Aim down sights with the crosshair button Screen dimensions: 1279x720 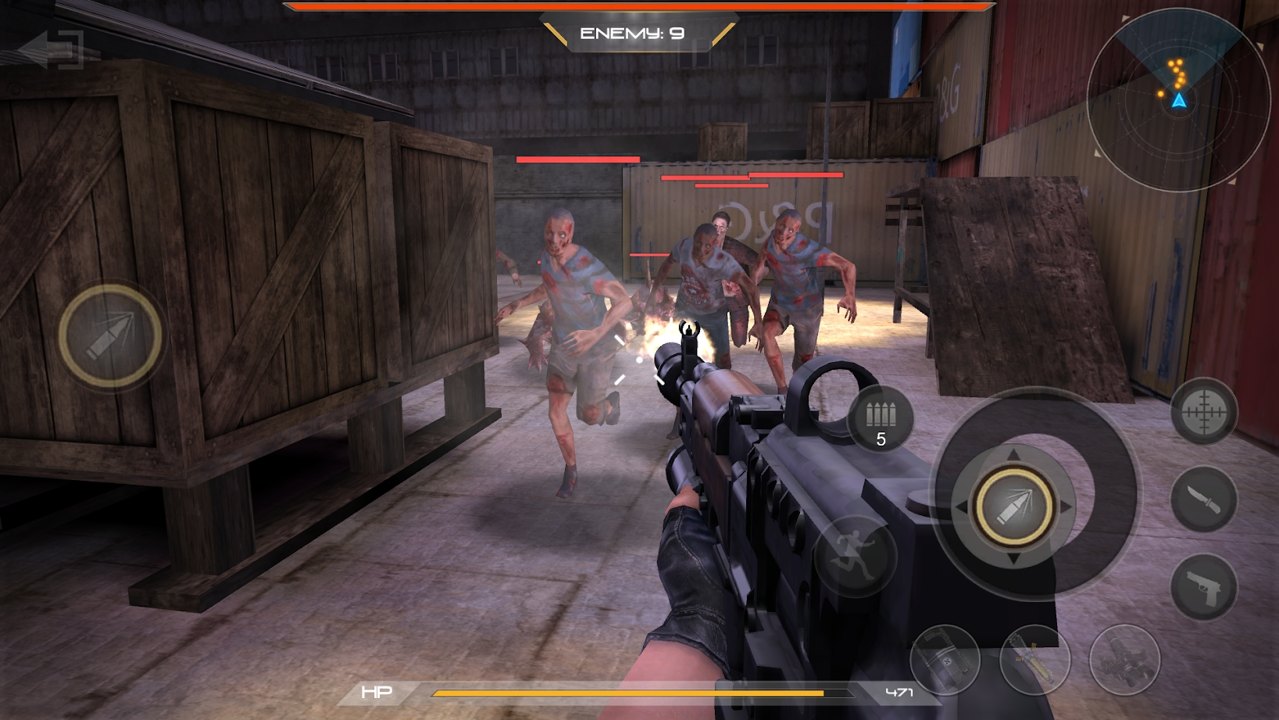pos(1204,411)
